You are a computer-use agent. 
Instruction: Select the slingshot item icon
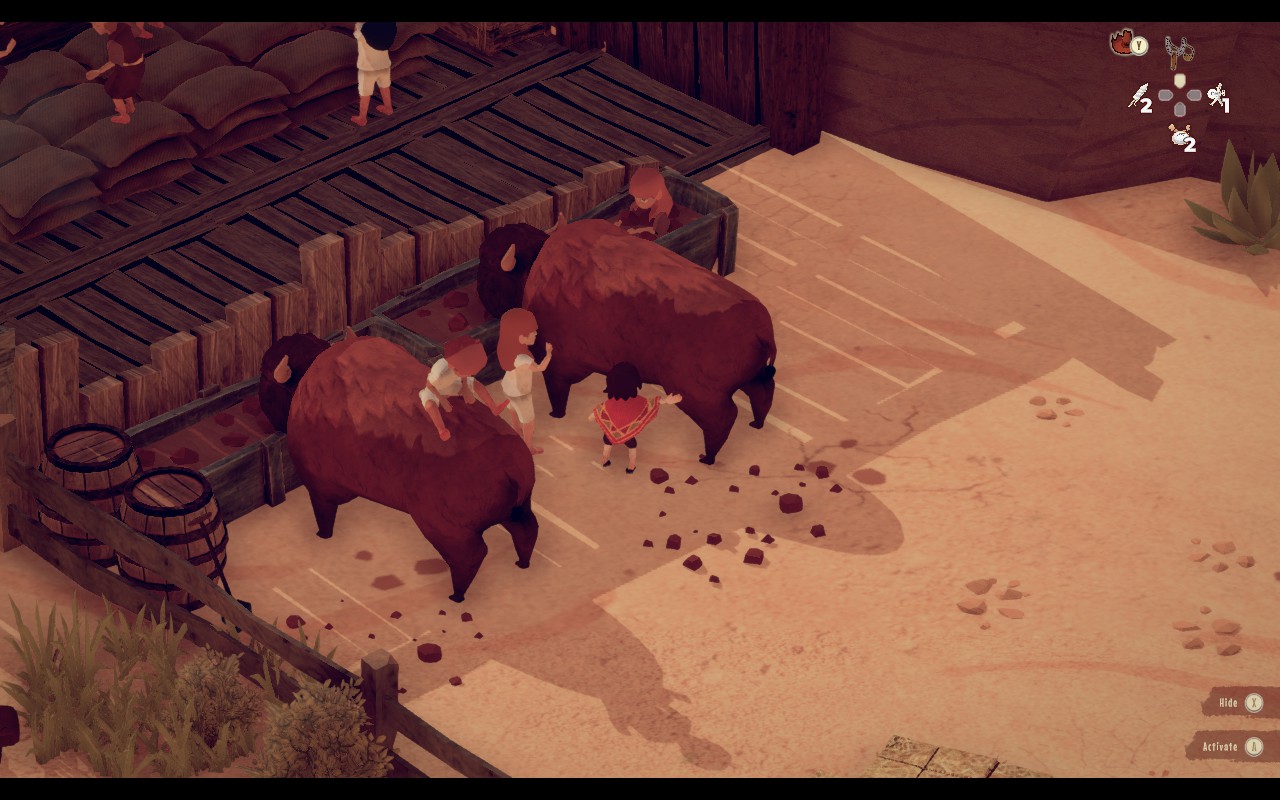coord(1180,50)
